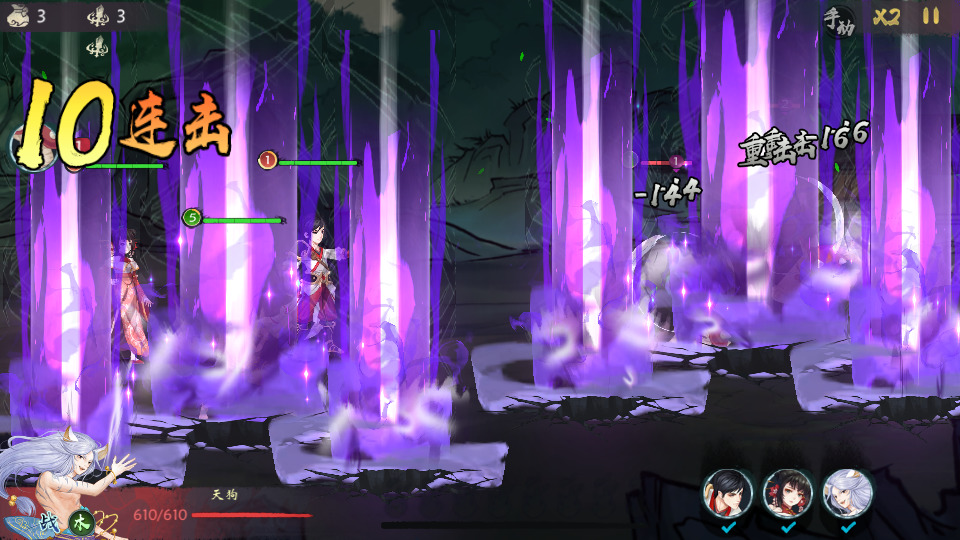Change the X2 battle speed
Viewport: 960px width, 540px height.
[x=886, y=17]
